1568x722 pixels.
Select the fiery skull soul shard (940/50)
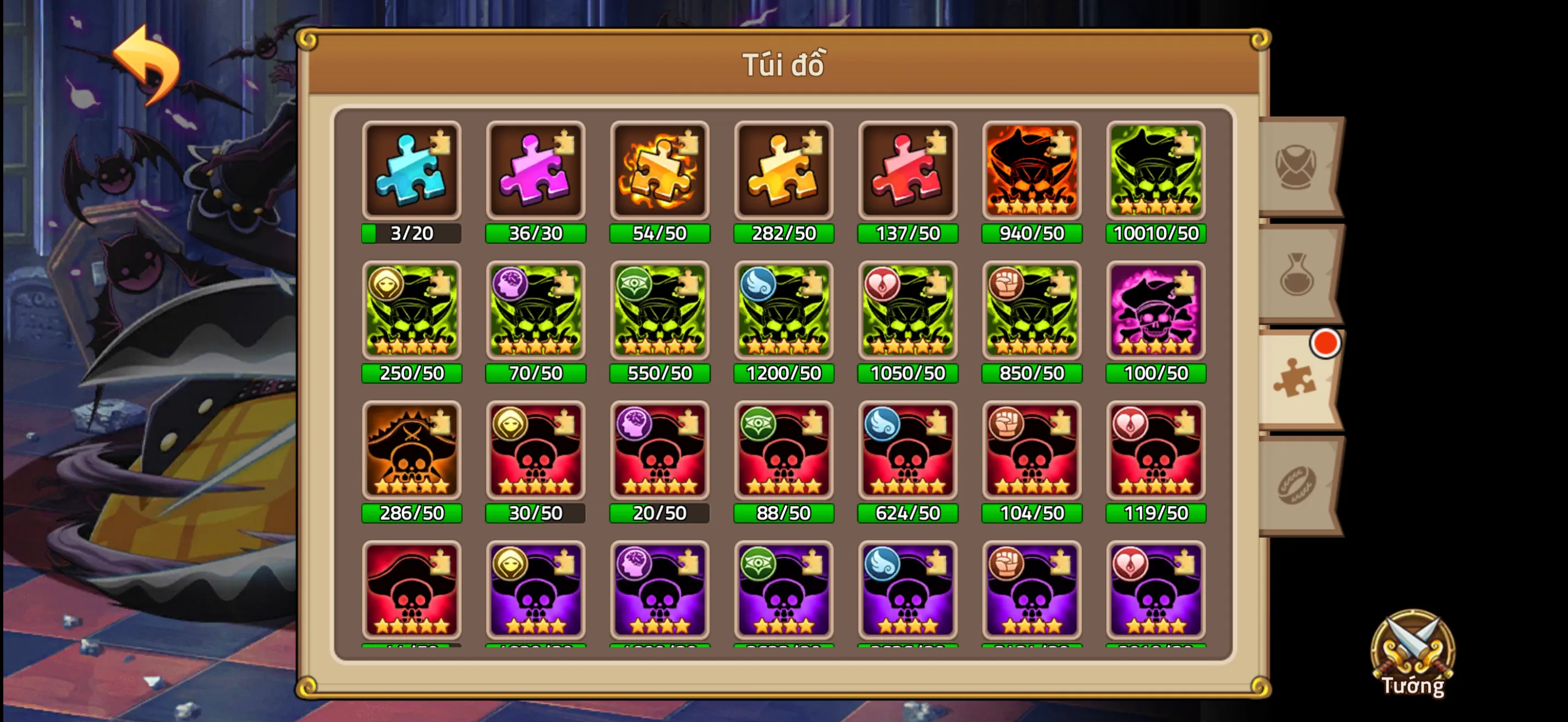pyautogui.click(x=1032, y=172)
